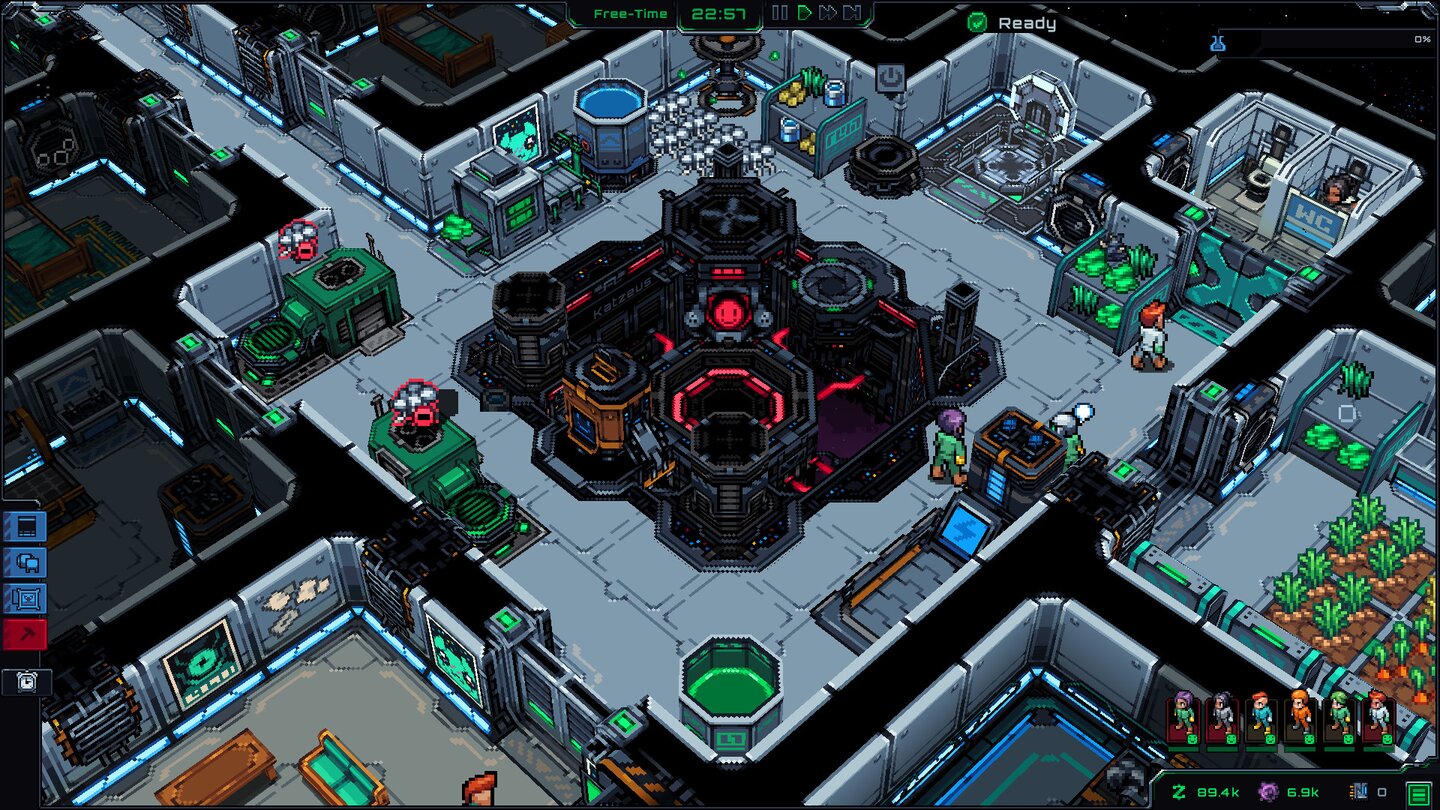The image size is (1440, 810).
Task: Select the red demolish hammer tool
Action: [x=23, y=633]
